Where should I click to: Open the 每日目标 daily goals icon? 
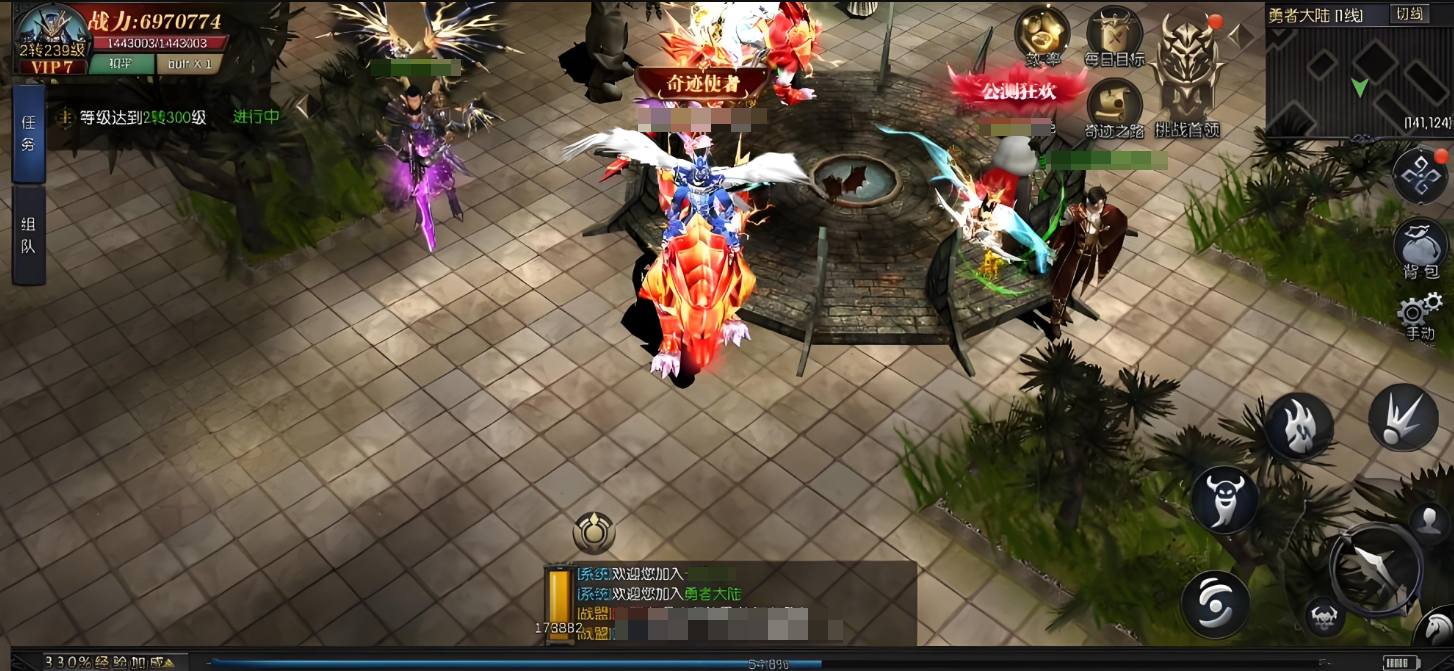1114,37
